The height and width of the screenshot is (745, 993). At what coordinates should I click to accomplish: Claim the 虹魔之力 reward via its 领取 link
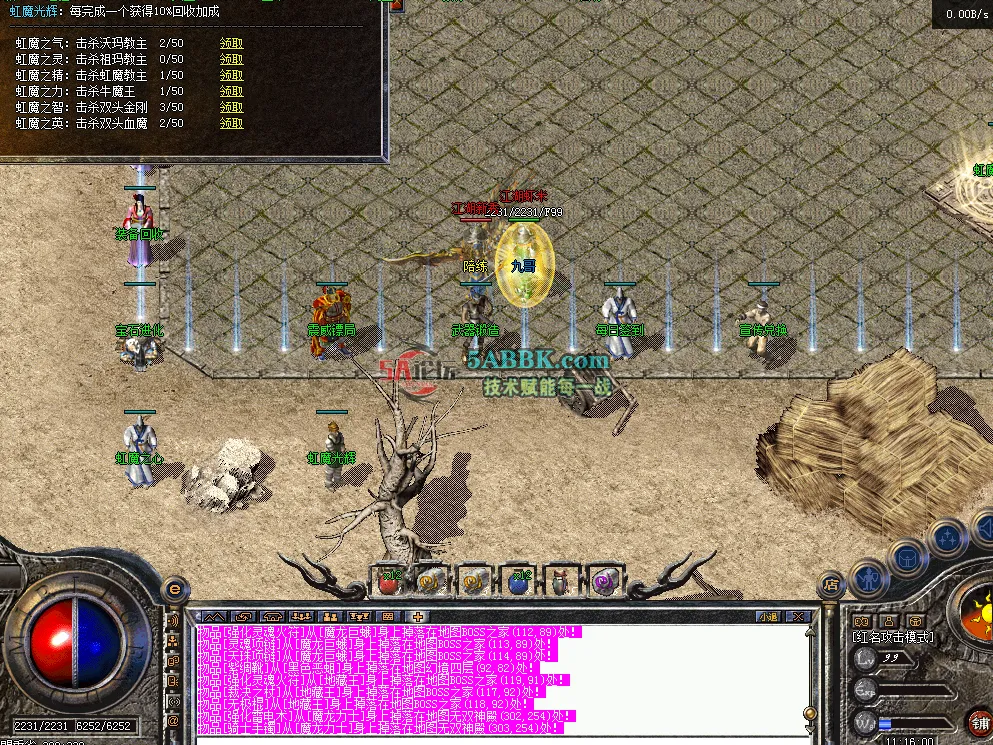(231, 91)
